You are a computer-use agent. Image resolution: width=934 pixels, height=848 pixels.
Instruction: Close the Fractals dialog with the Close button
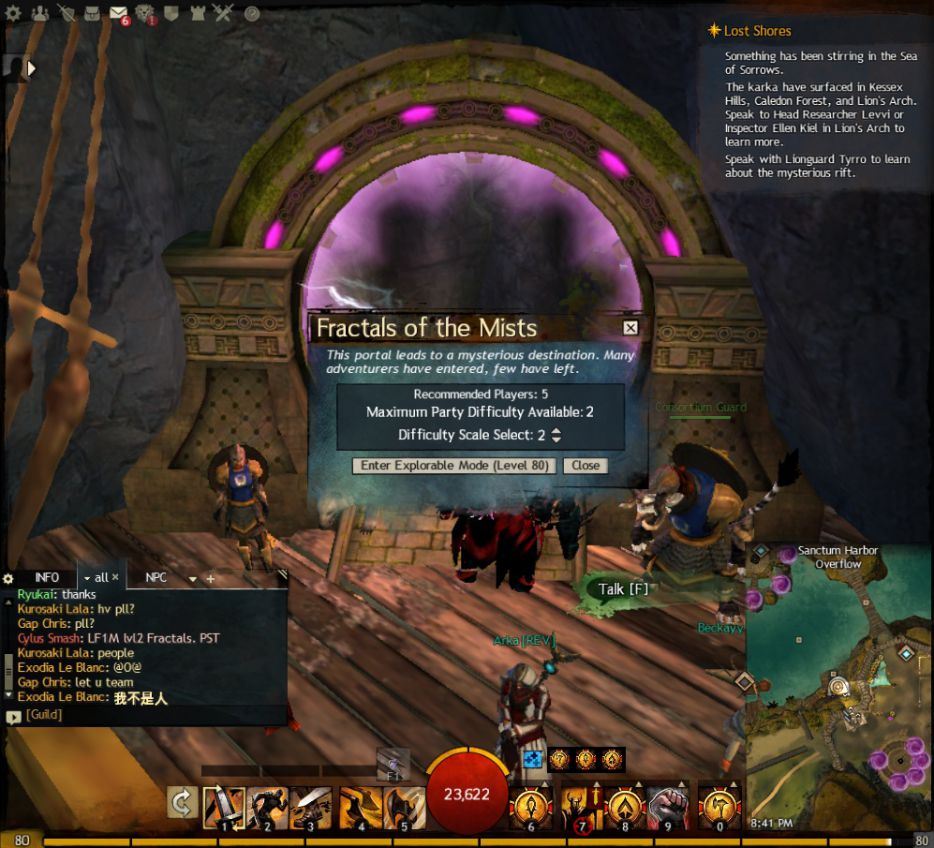point(586,465)
